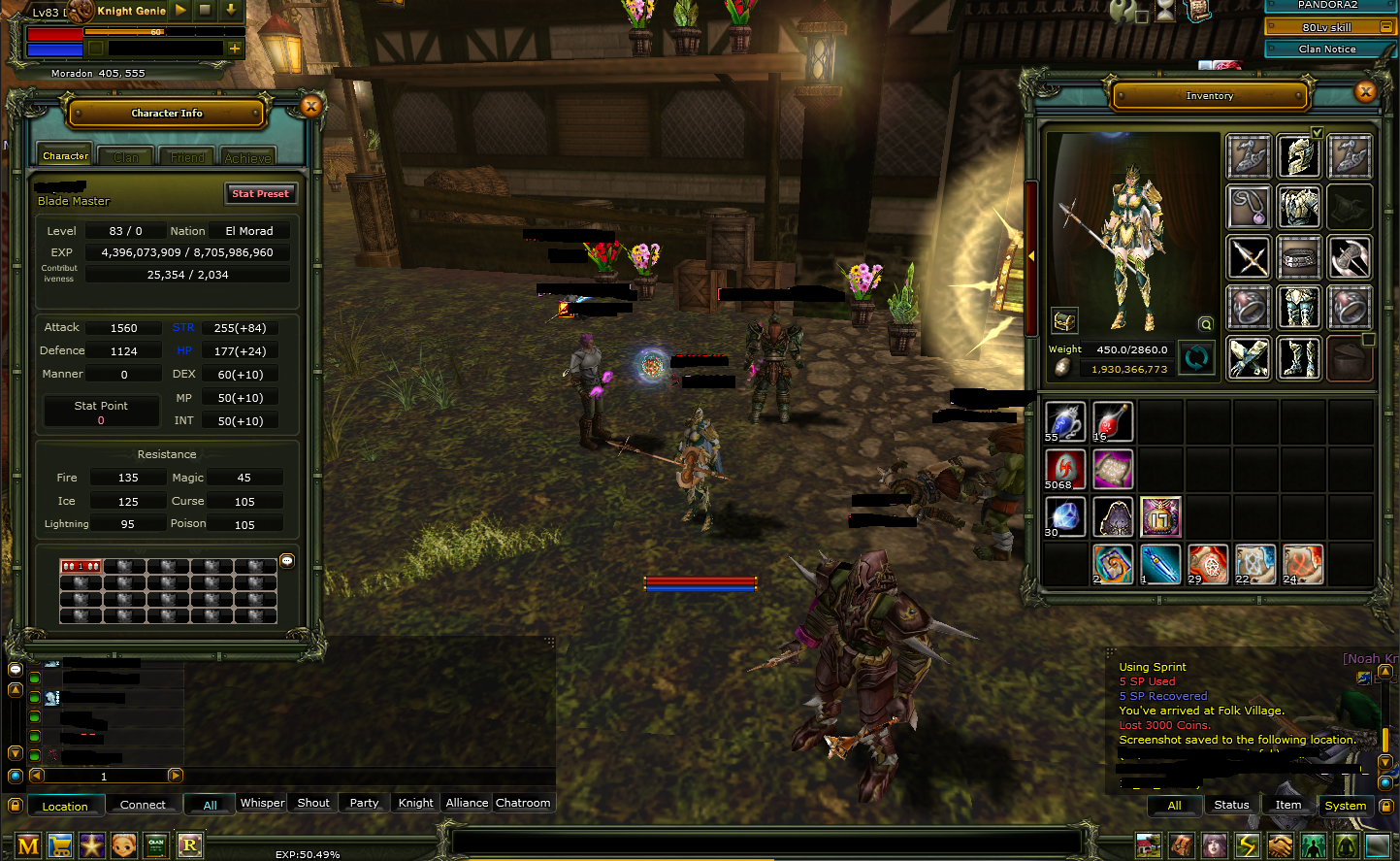The height and width of the screenshot is (861, 1400).
Task: Close the Inventory window
Action: 1366,92
